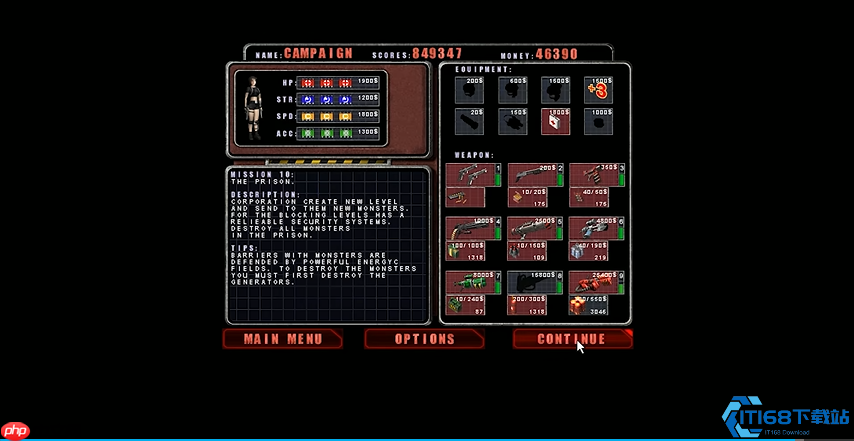Select the dual pistols weapon slot 1

(x=473, y=175)
